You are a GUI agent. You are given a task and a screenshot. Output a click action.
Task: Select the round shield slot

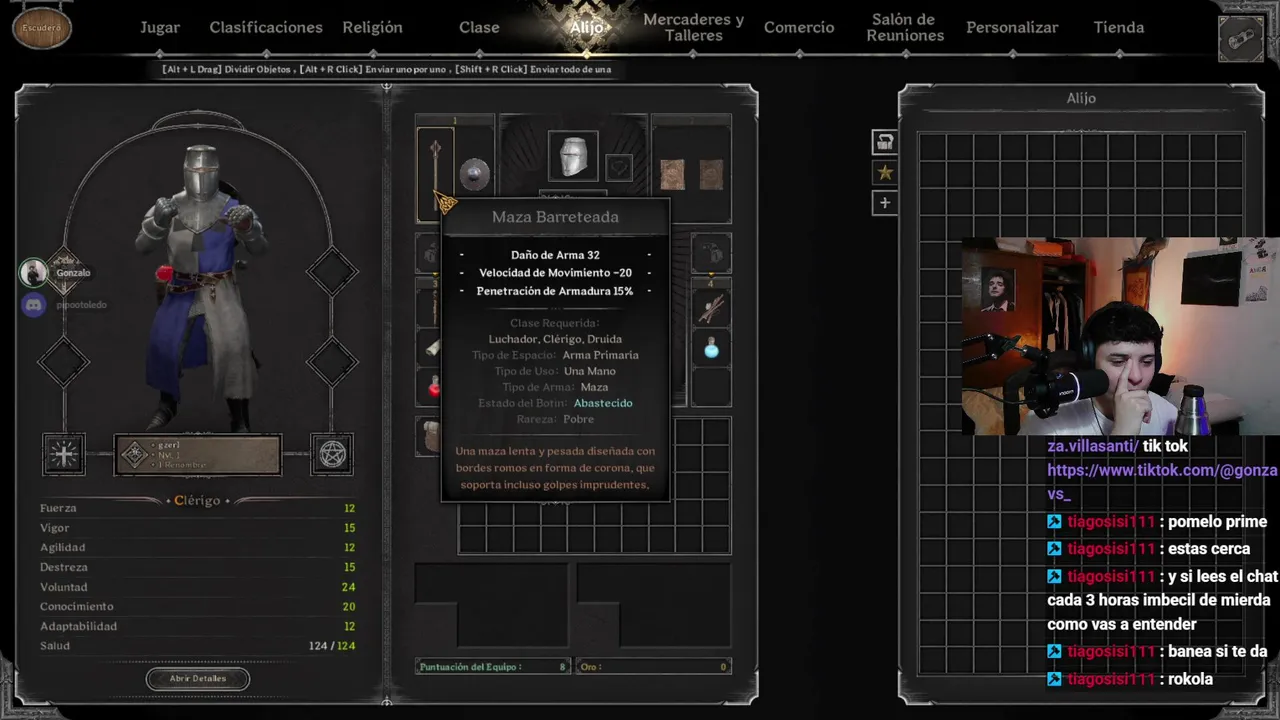click(474, 173)
